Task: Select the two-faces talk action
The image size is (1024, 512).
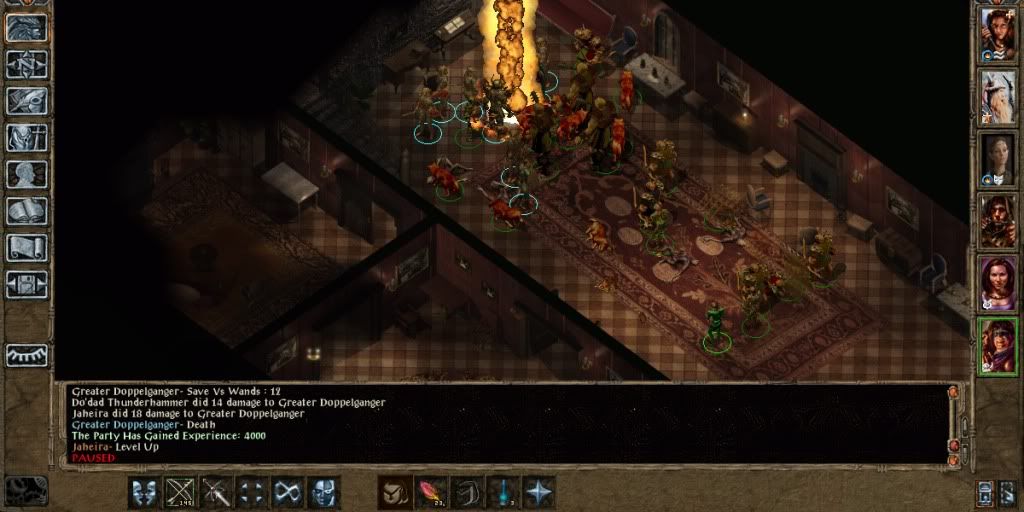Action: pyautogui.click(x=144, y=492)
